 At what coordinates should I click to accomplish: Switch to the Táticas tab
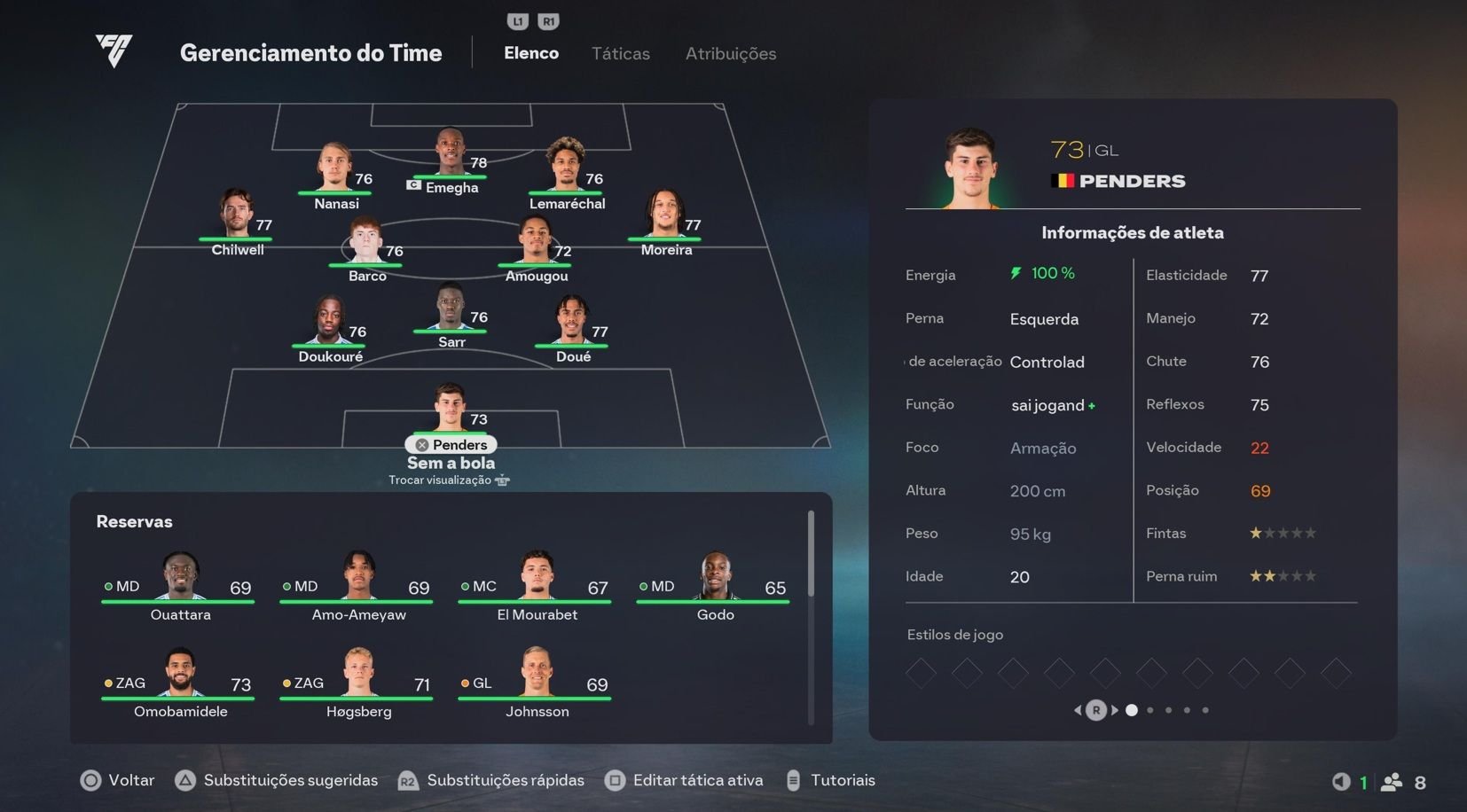tap(620, 53)
